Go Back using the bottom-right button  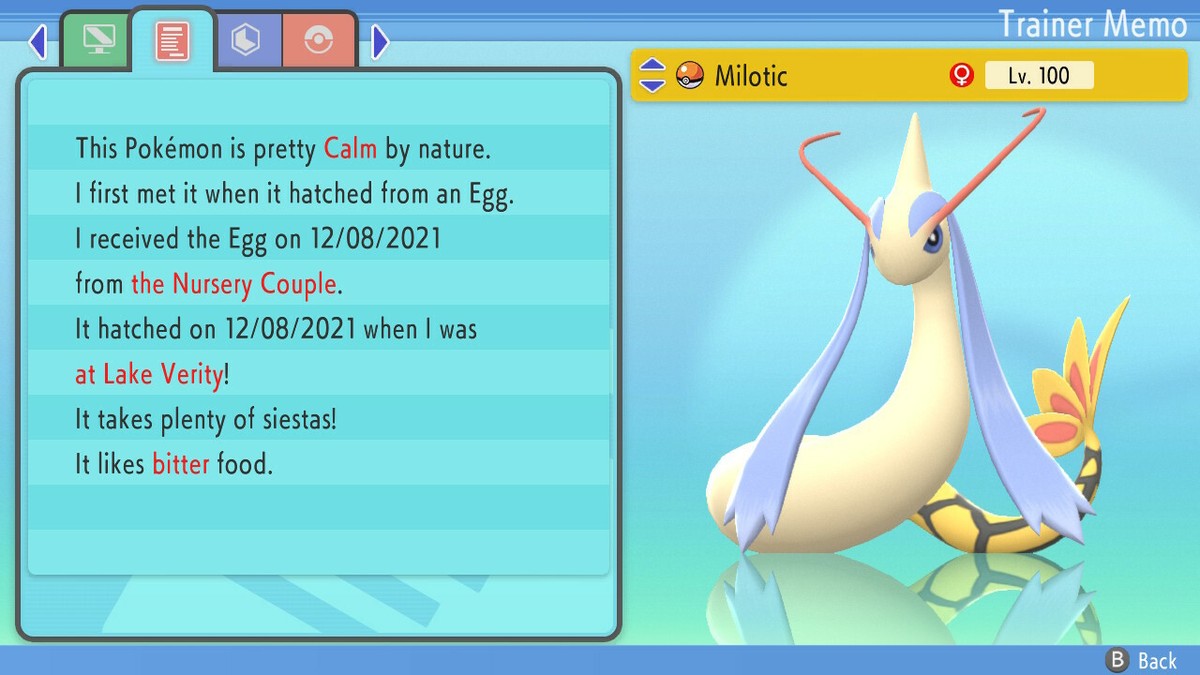point(1143,660)
